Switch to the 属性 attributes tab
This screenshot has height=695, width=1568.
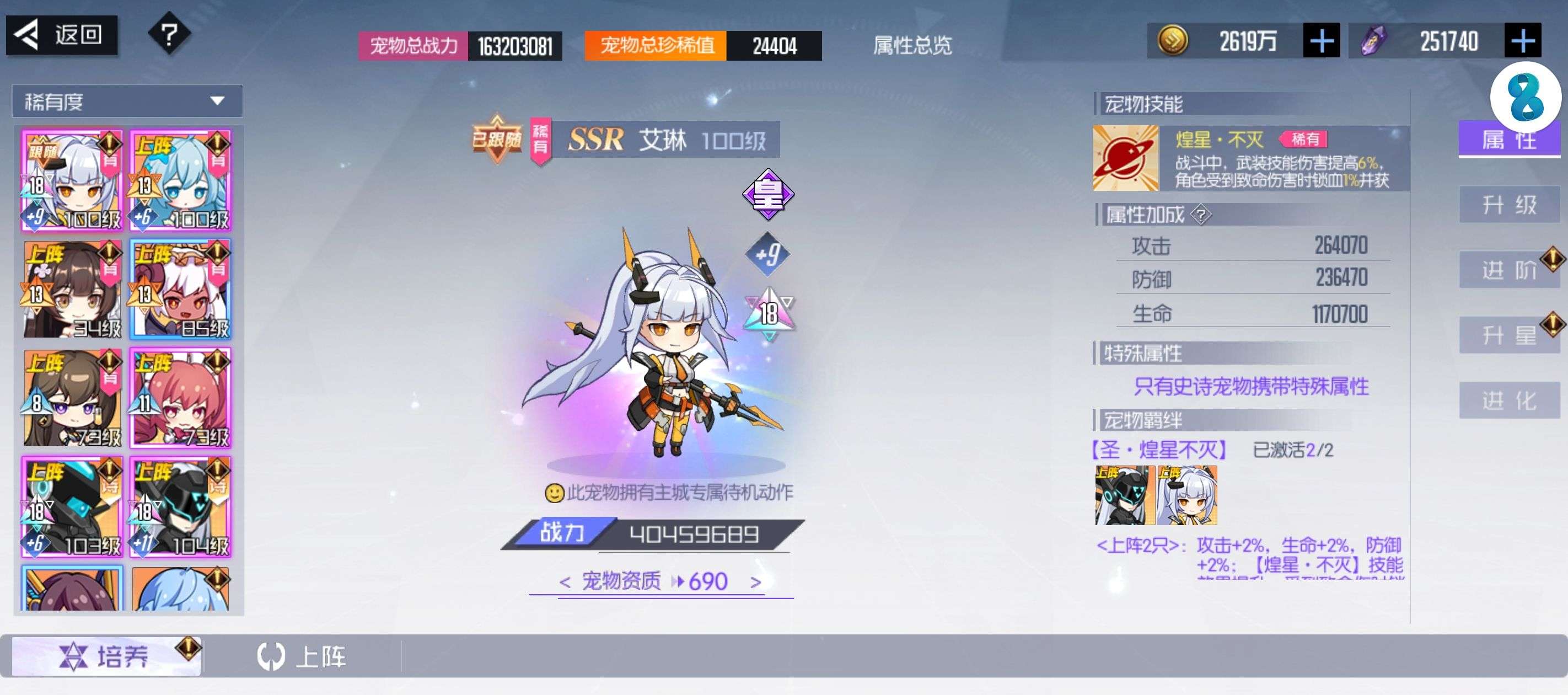coord(1508,140)
